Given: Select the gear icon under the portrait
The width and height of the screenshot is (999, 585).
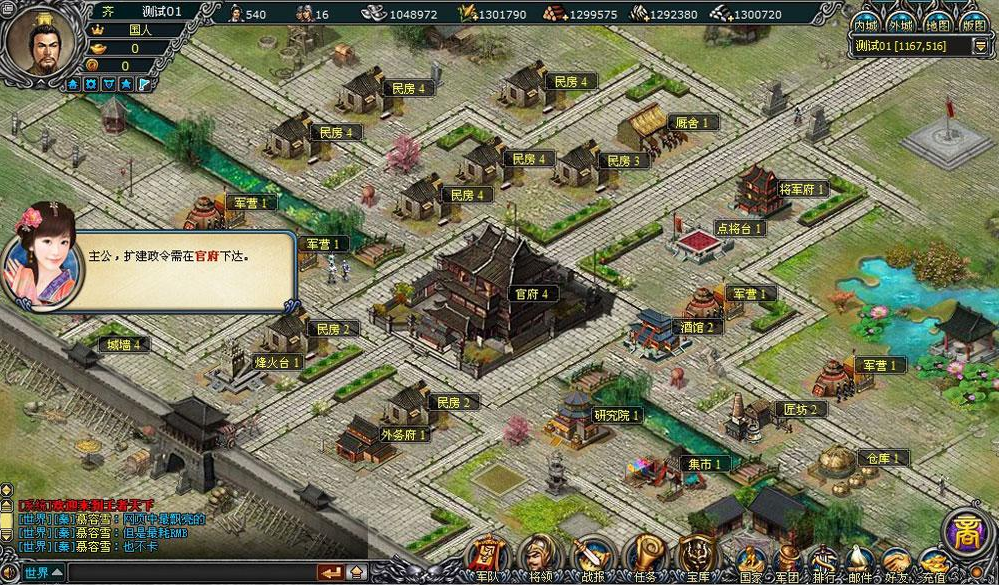Looking at the screenshot, I should click(x=91, y=84).
